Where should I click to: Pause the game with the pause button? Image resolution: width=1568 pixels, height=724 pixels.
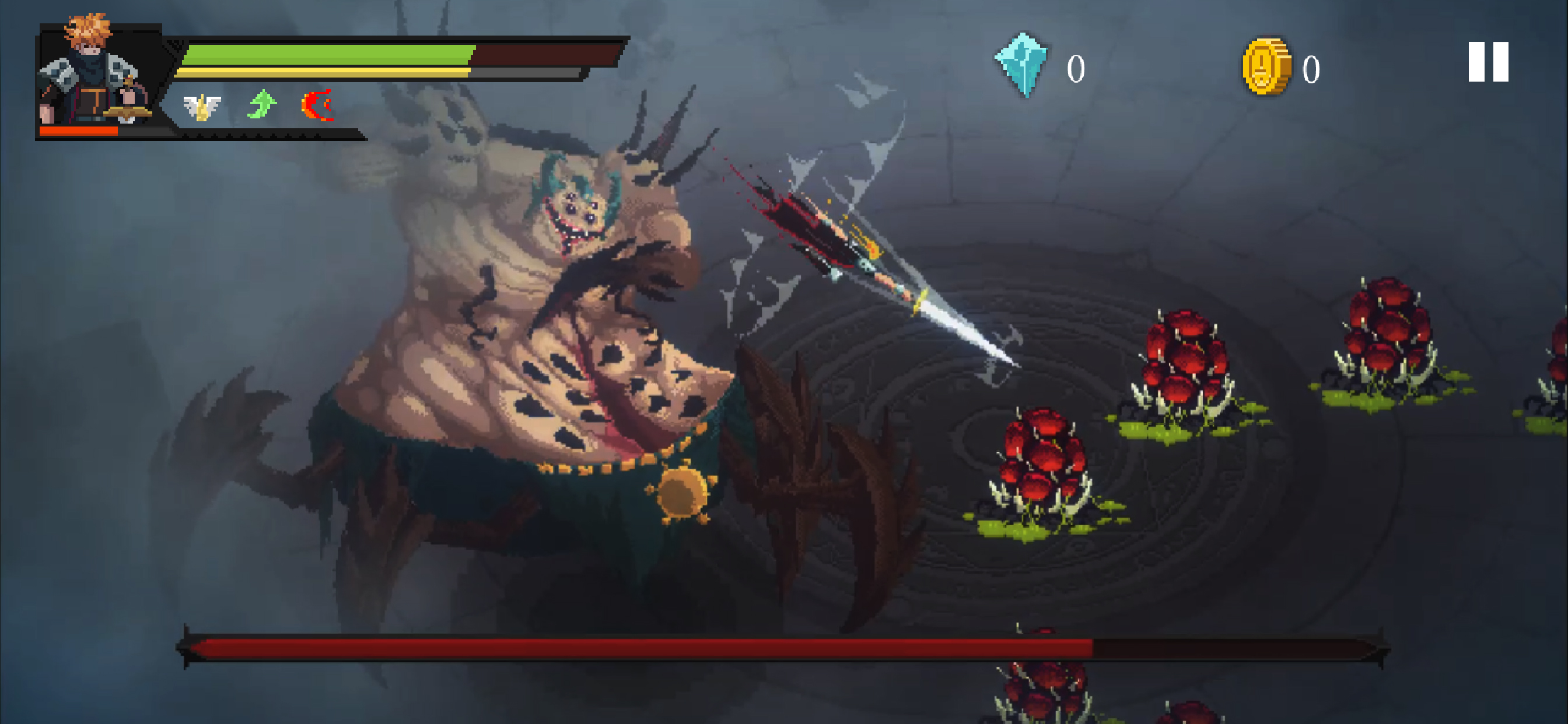click(1487, 62)
